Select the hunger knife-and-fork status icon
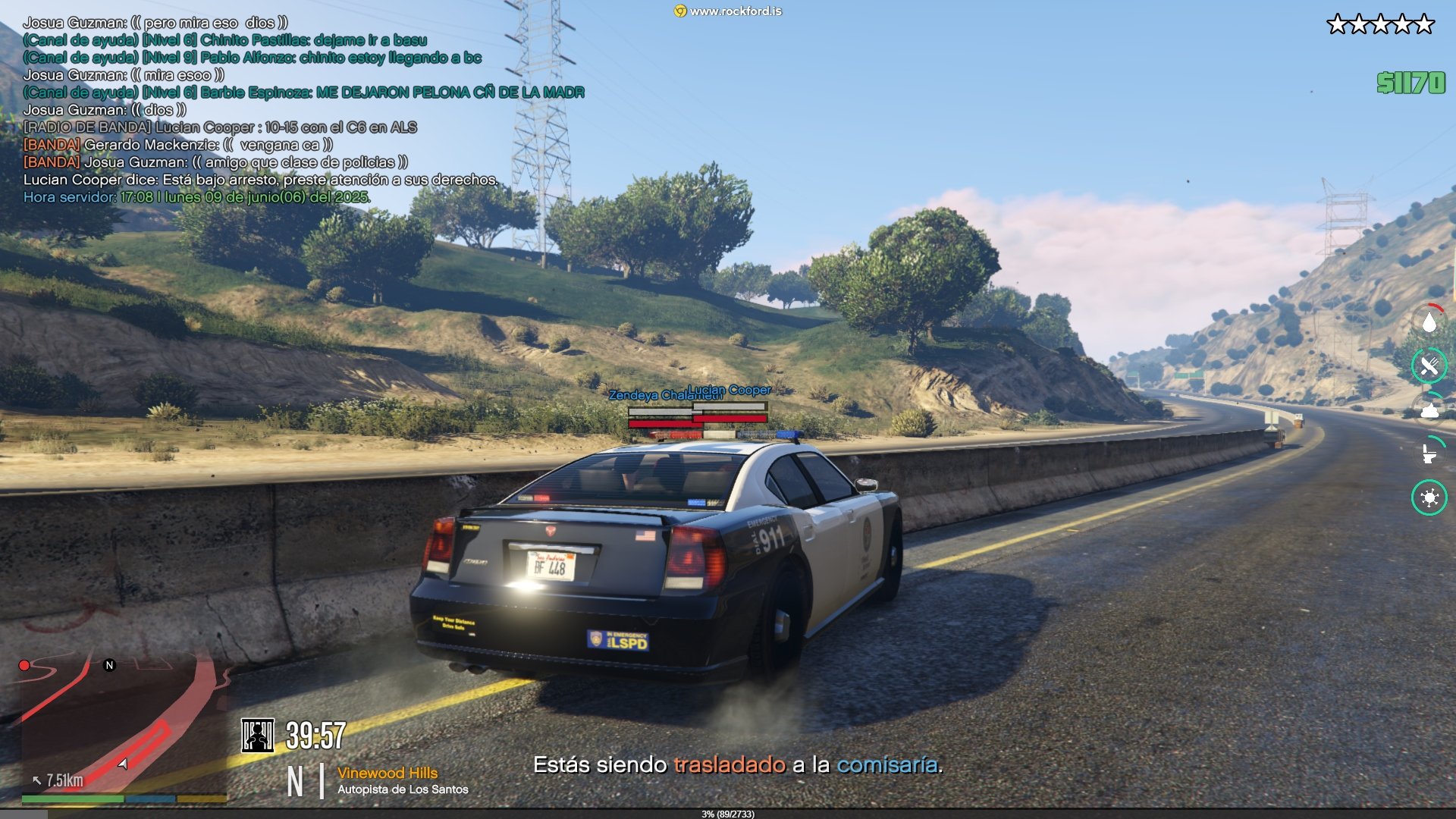Image resolution: width=1456 pixels, height=819 pixels. coord(1429,366)
